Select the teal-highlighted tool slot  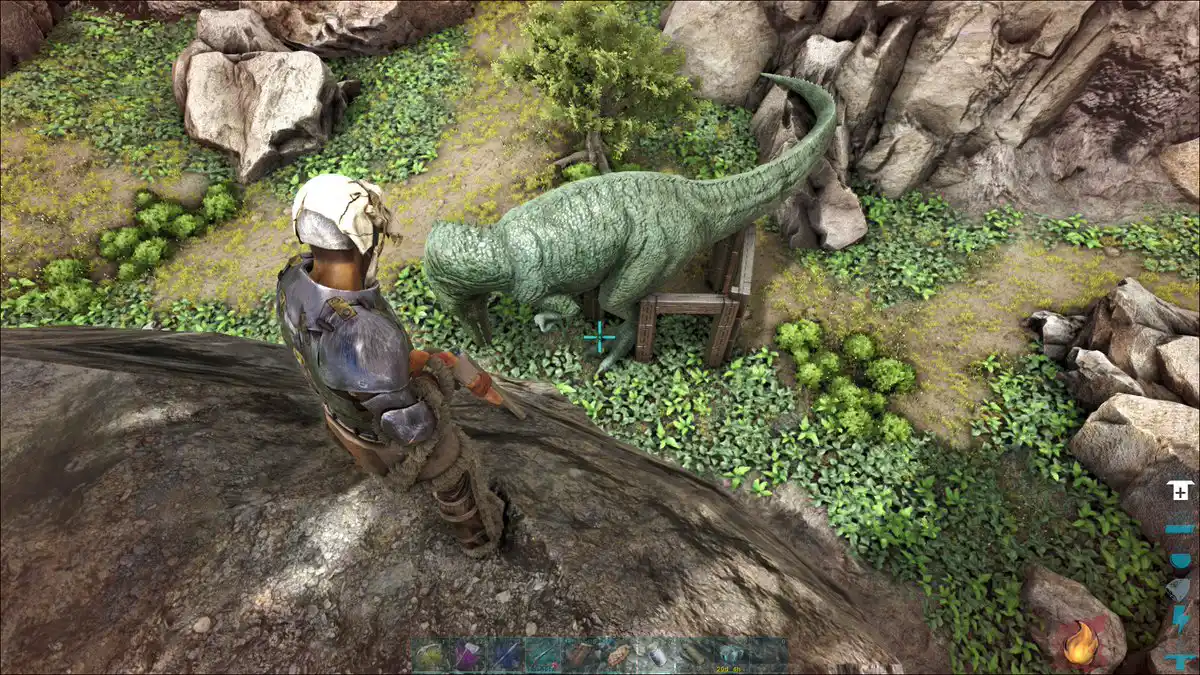tap(543, 656)
